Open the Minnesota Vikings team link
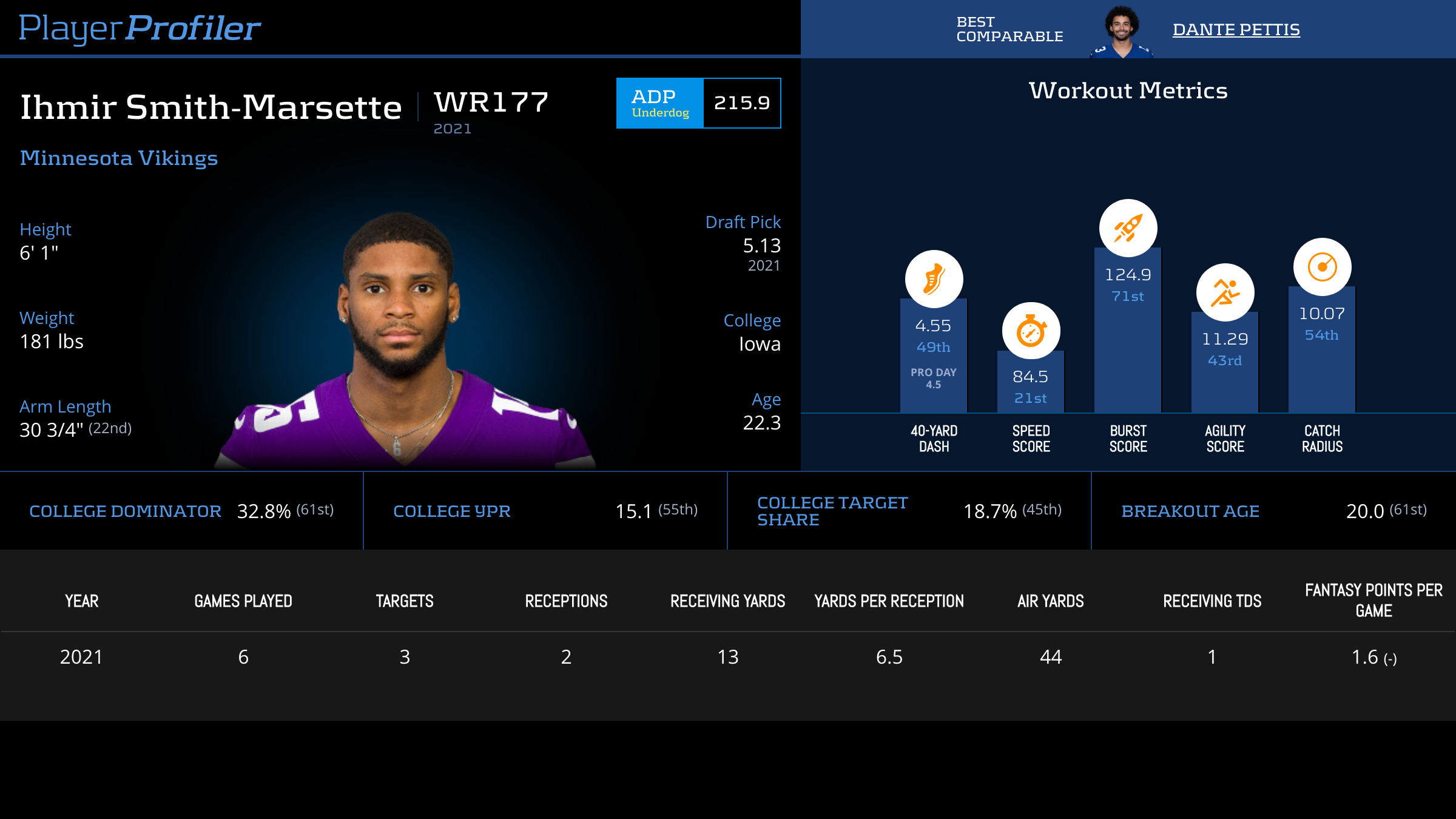This screenshot has width=1456, height=819. coord(119,158)
